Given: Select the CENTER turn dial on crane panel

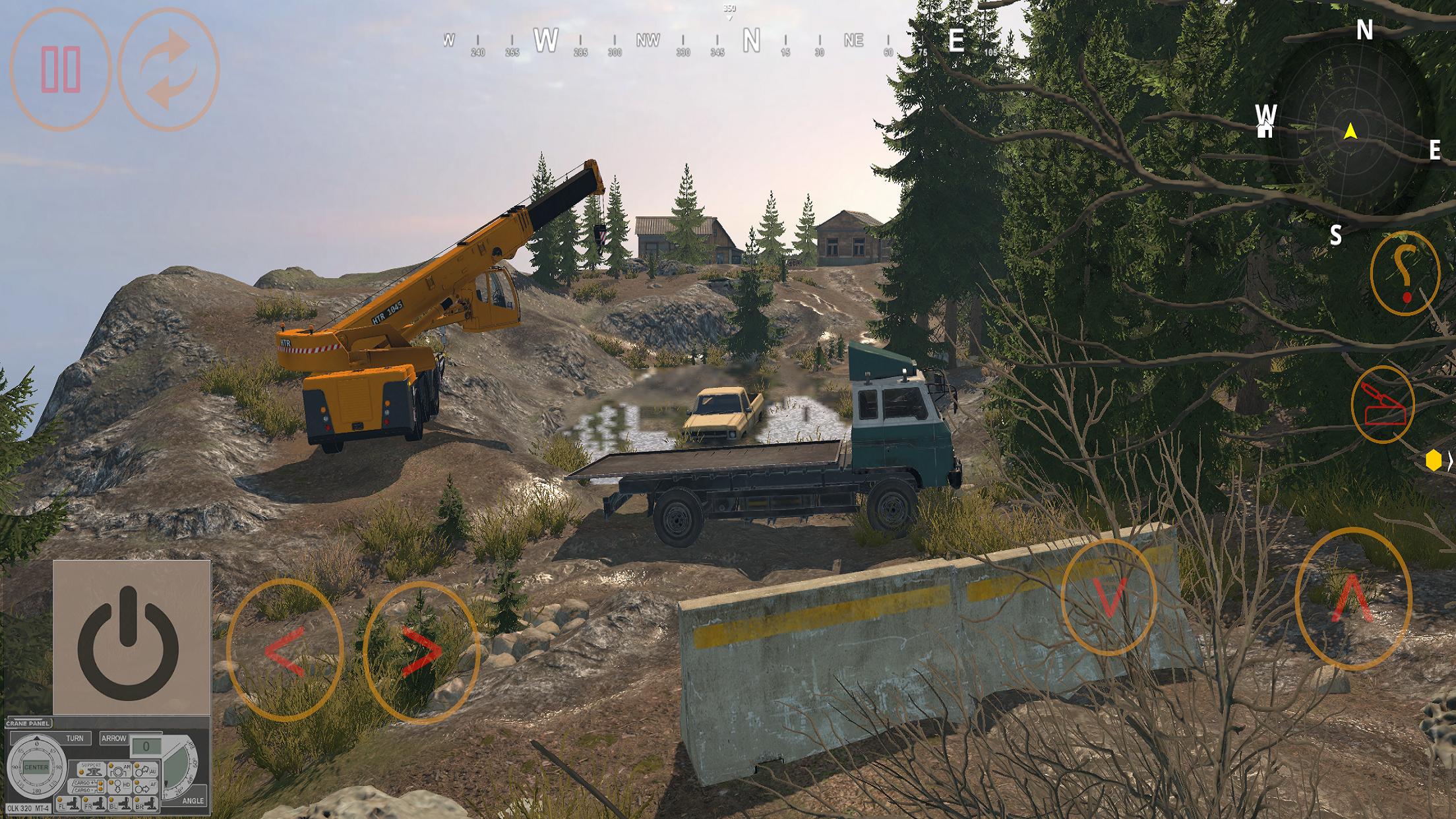Looking at the screenshot, I should [36, 767].
